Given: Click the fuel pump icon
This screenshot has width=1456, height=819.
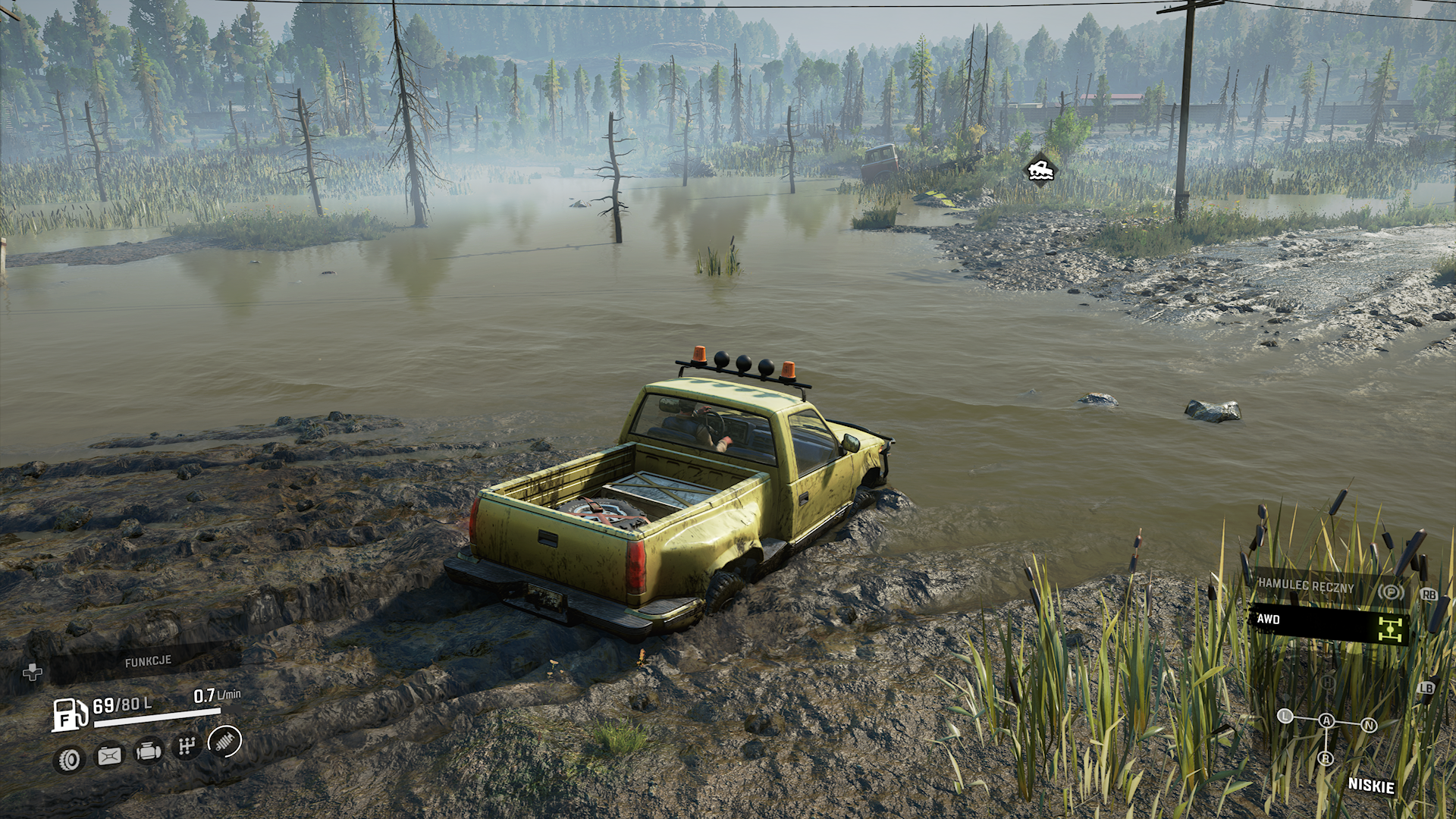Looking at the screenshot, I should (68, 715).
